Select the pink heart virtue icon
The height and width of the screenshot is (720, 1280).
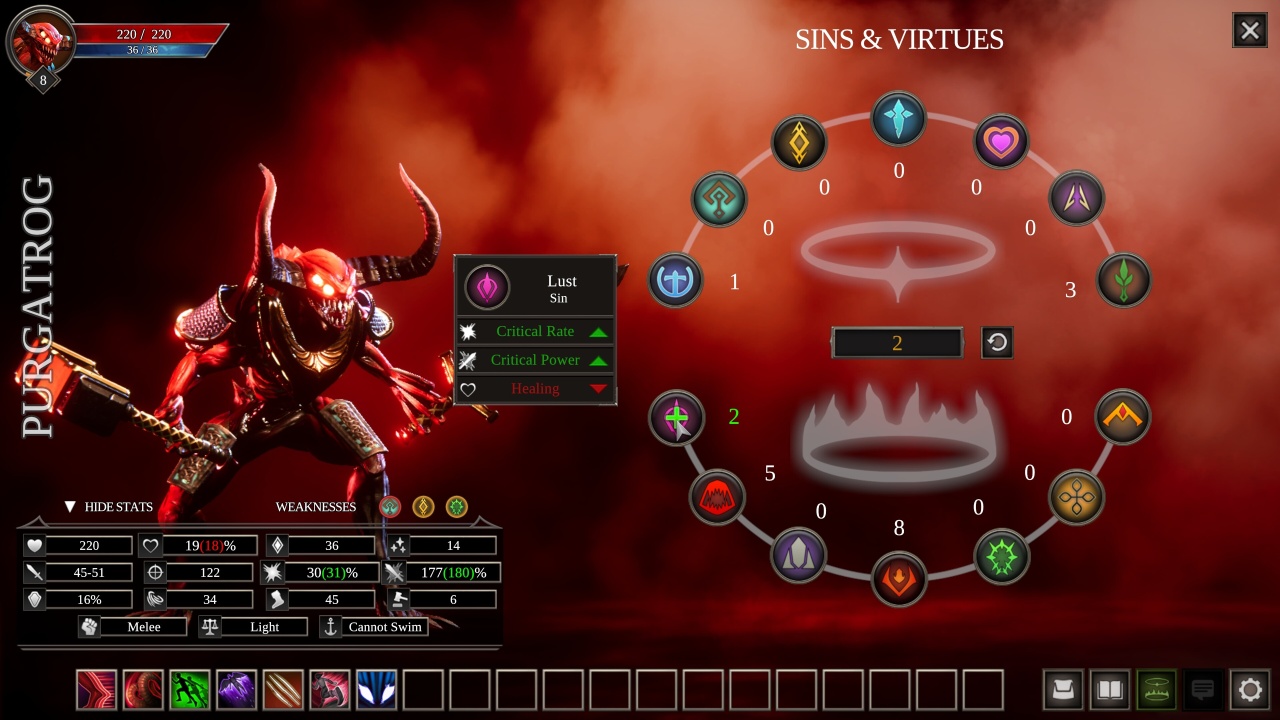point(1001,142)
